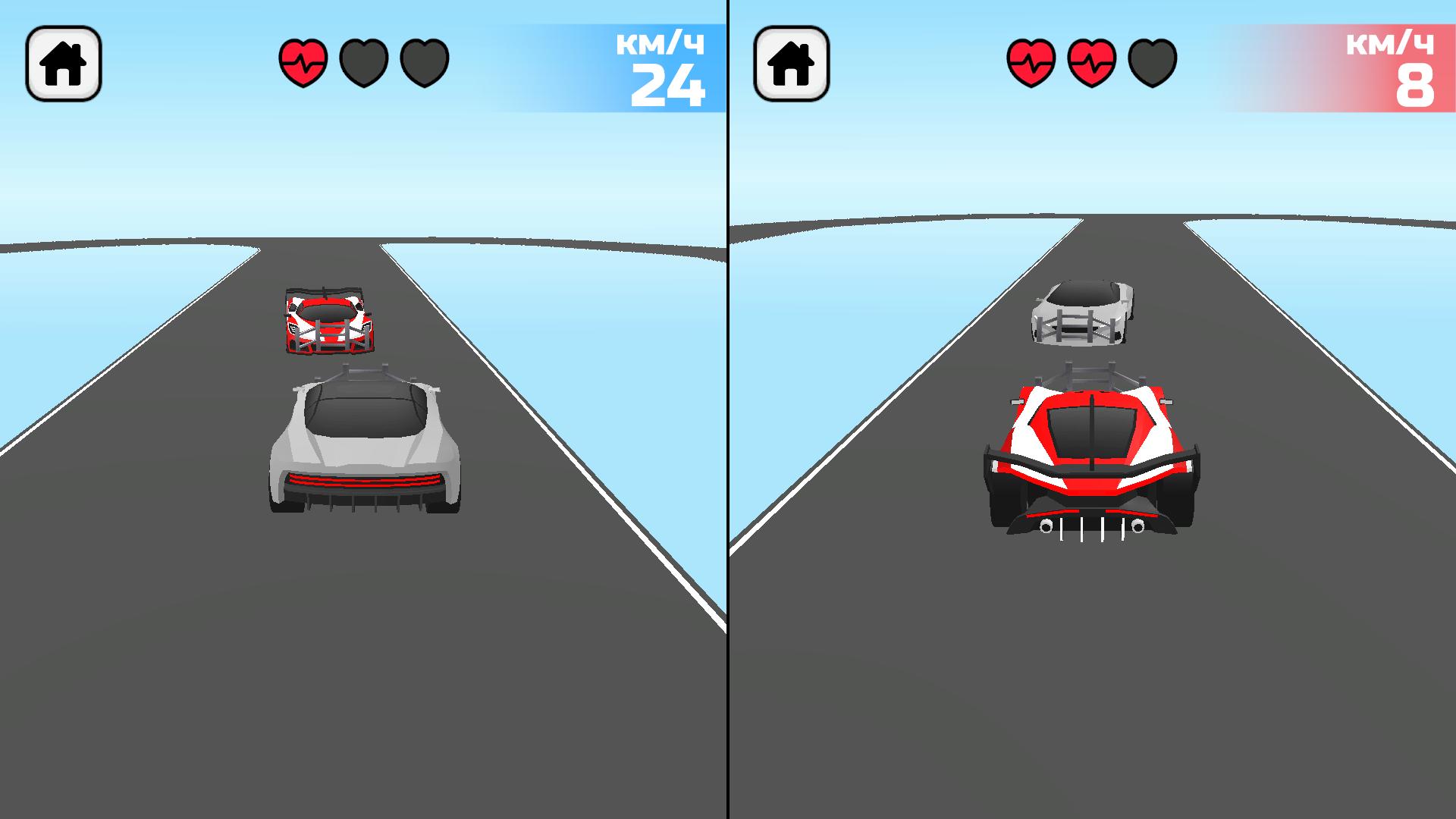Click the home icon on the left screen
1456x819 pixels.
pos(64,64)
